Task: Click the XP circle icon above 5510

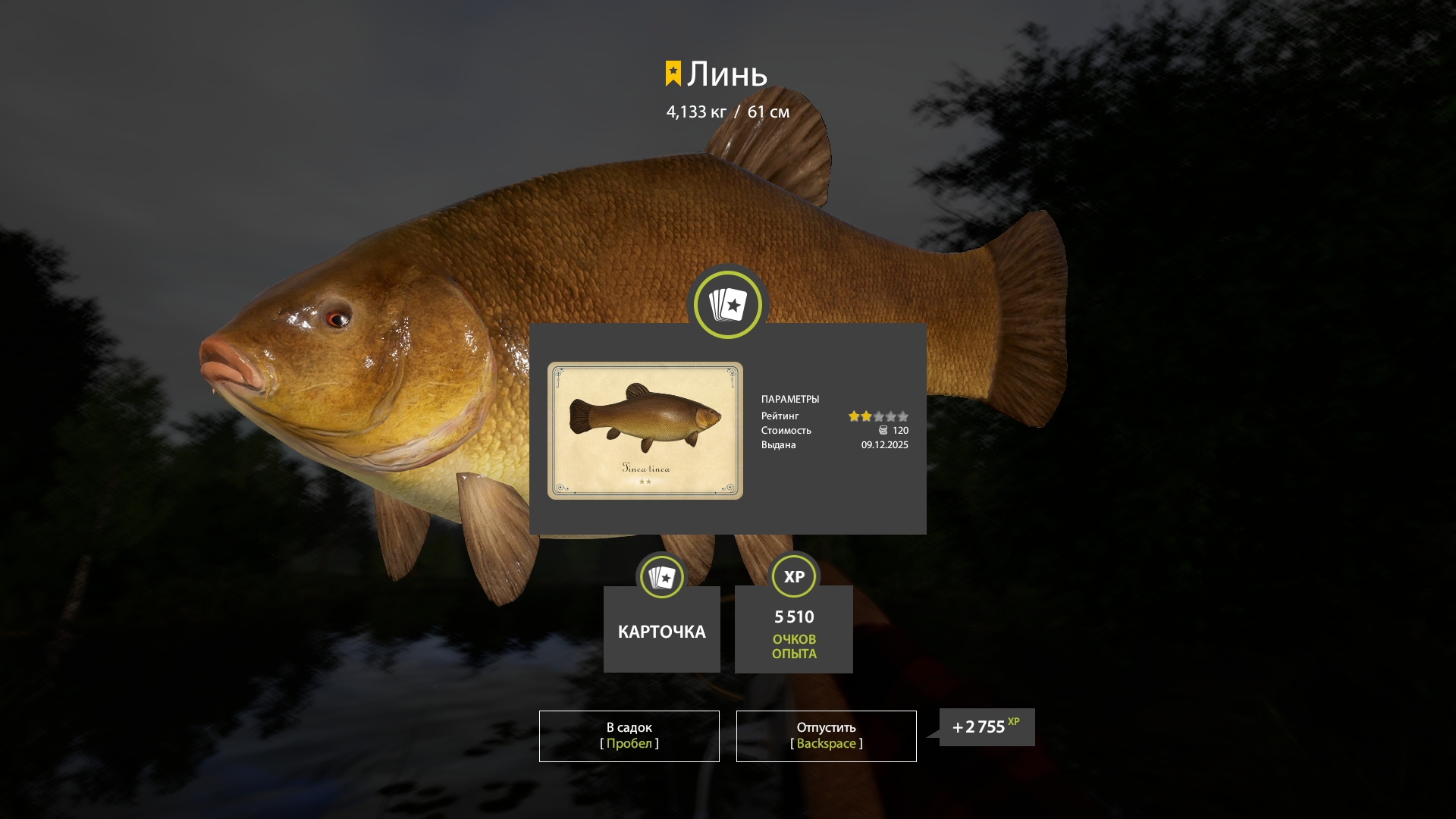Action: click(793, 576)
